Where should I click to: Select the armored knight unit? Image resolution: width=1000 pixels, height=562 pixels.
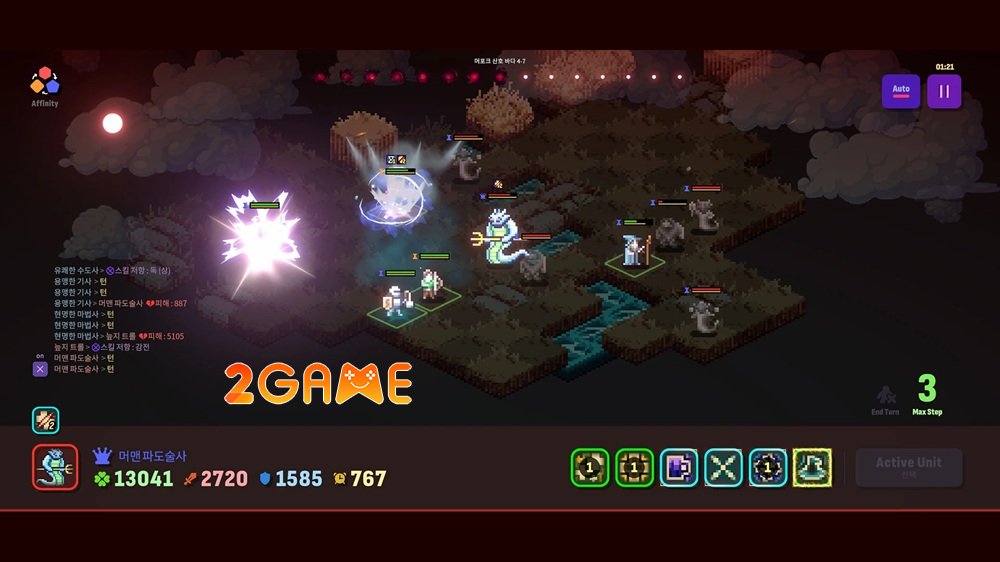(x=396, y=300)
